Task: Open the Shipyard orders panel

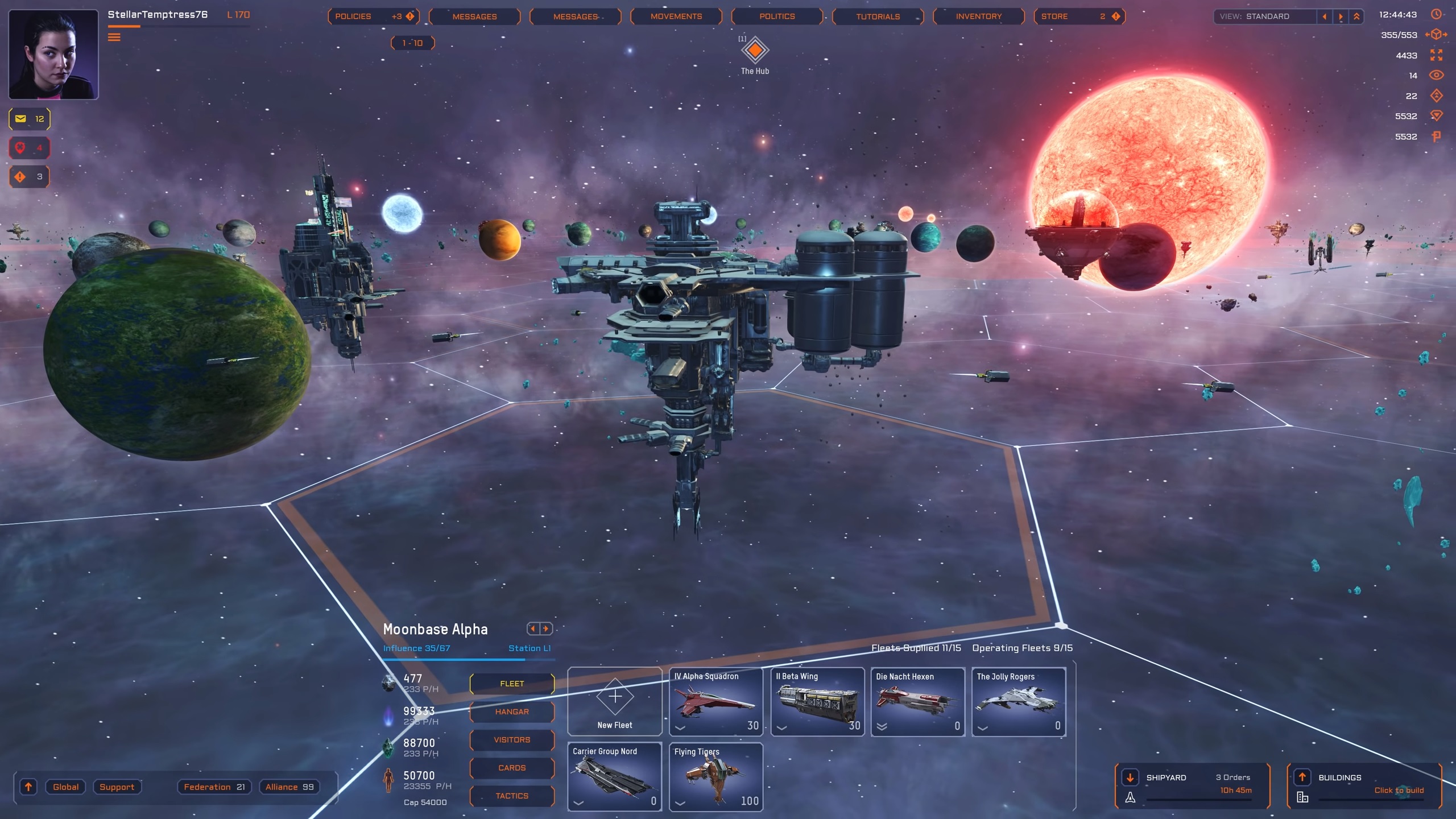Action: pos(1193,785)
